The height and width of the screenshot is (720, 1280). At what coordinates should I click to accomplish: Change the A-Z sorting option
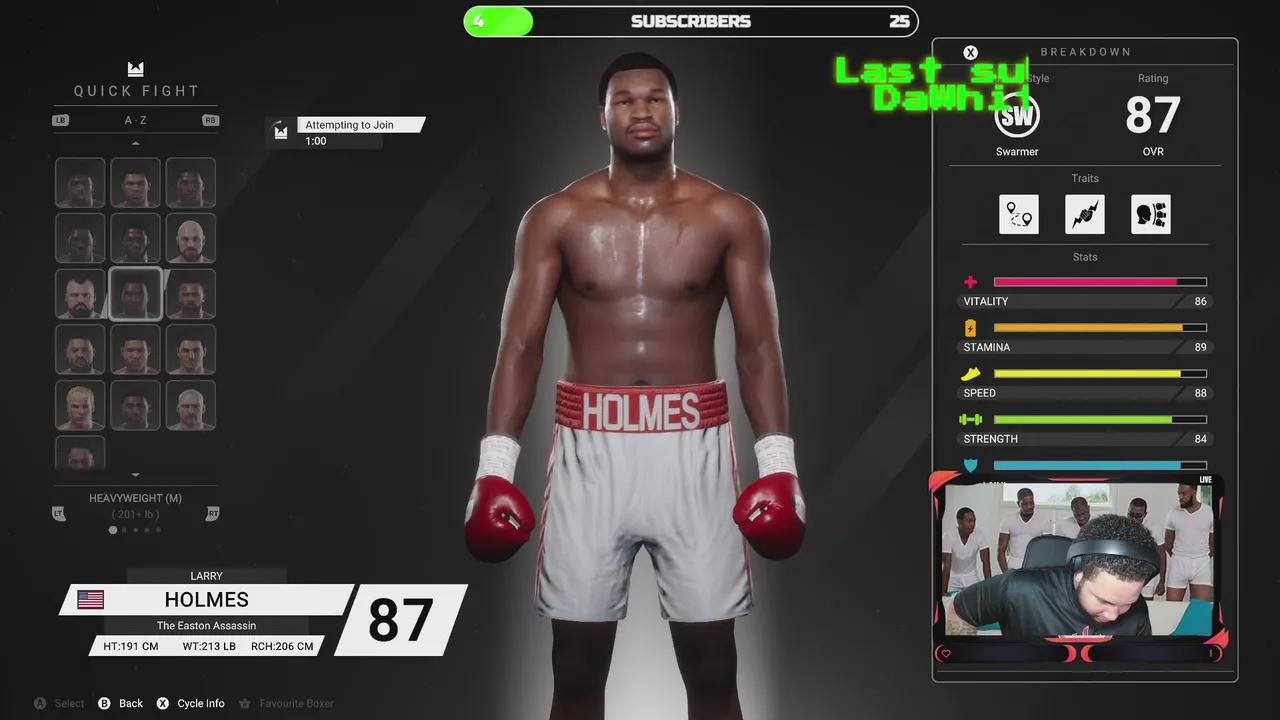[135, 120]
